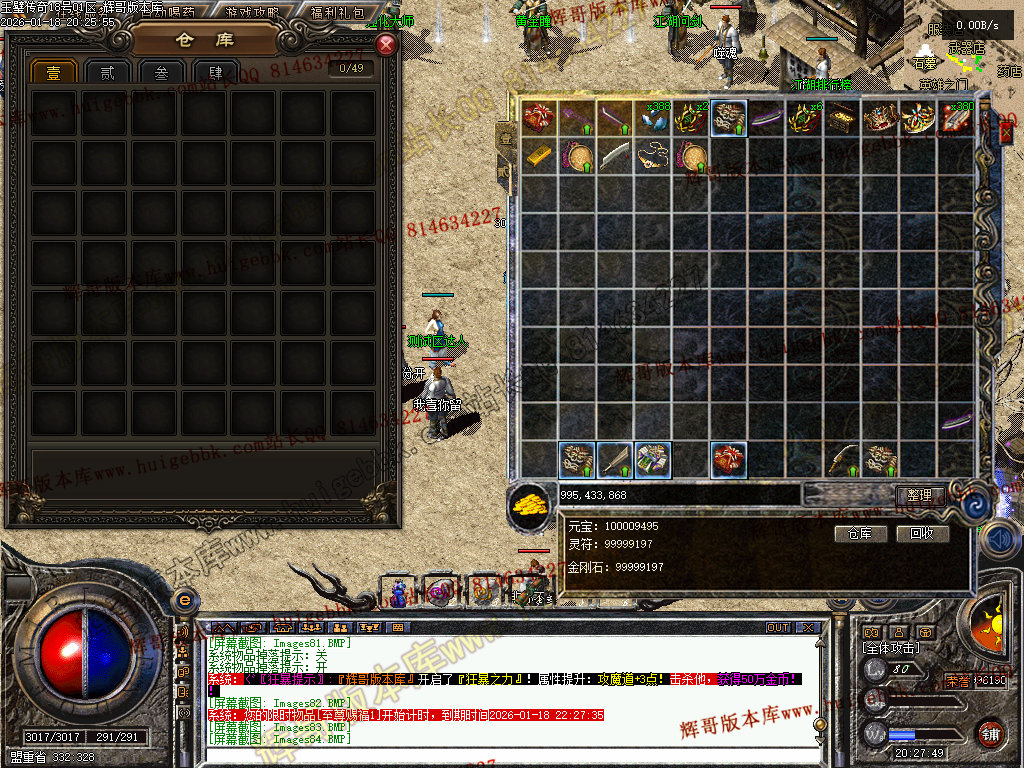
Task: Select the gold bar item
Action: 540,156
